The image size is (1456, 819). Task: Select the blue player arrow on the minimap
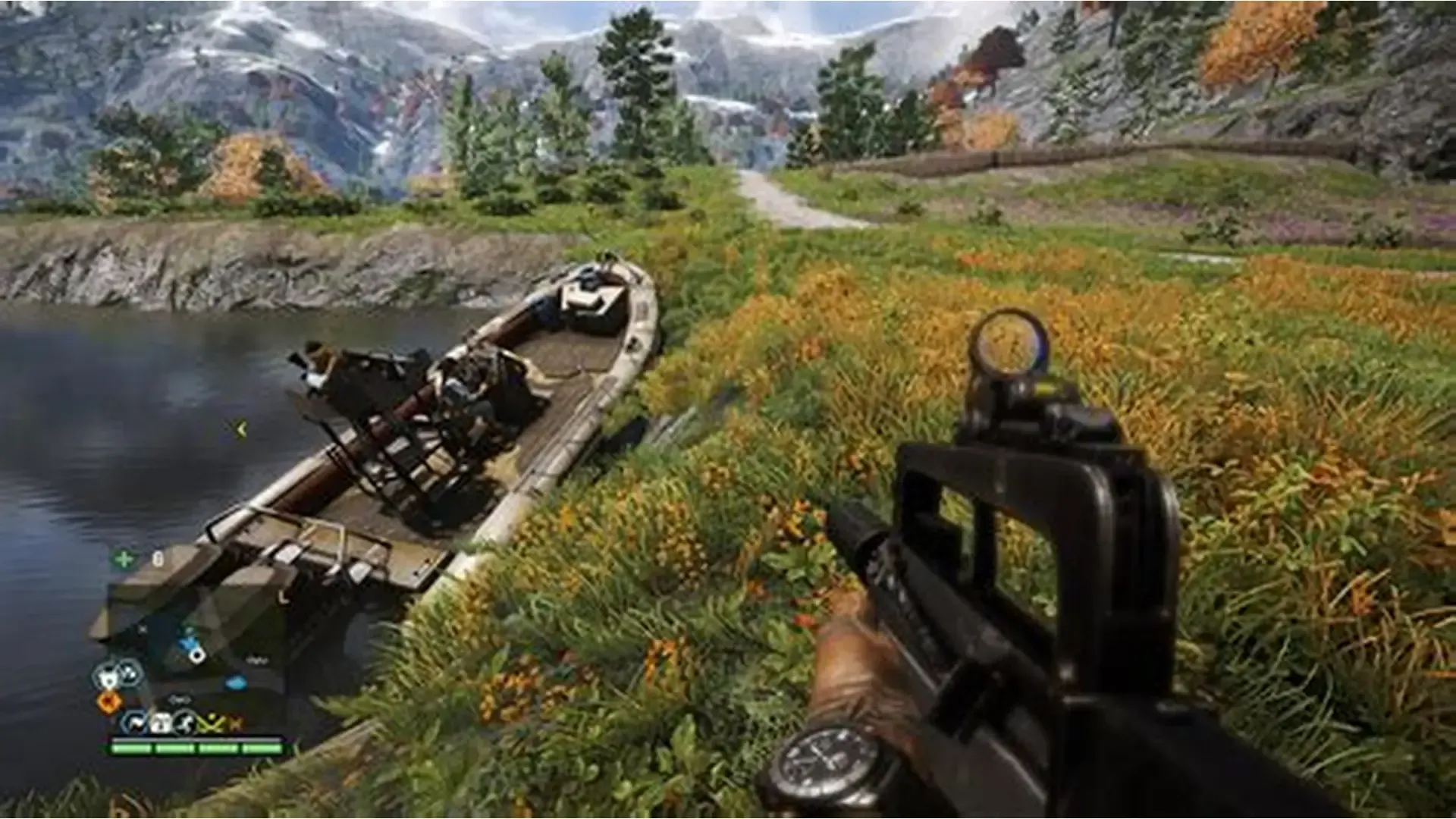click(187, 642)
